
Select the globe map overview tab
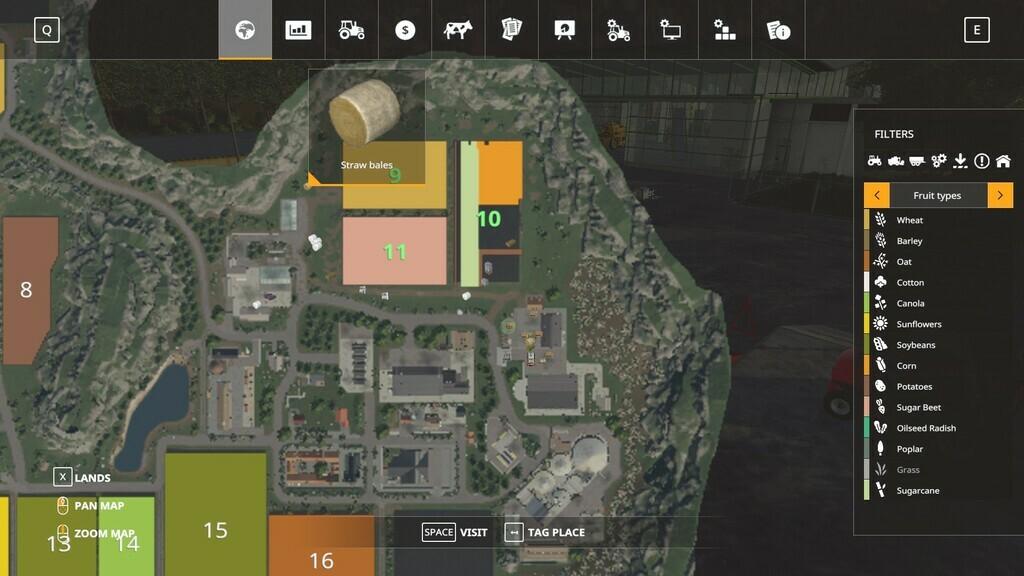(245, 30)
